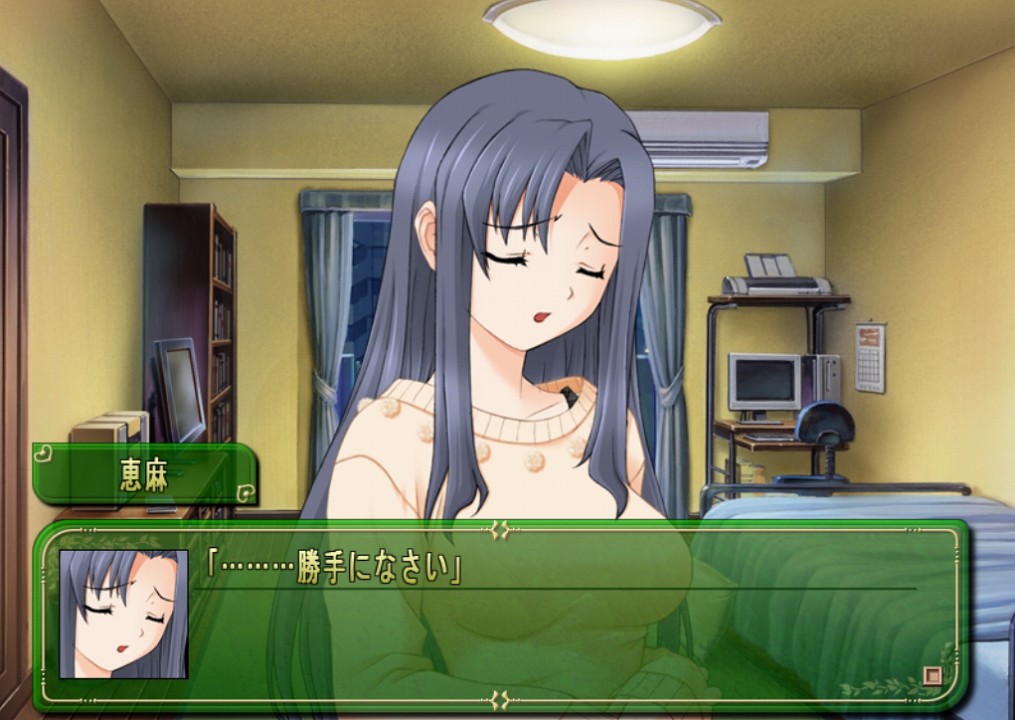Click the square advance icon in dialogue box
Viewport: 1015px width, 720px height.
pyautogui.click(x=932, y=676)
